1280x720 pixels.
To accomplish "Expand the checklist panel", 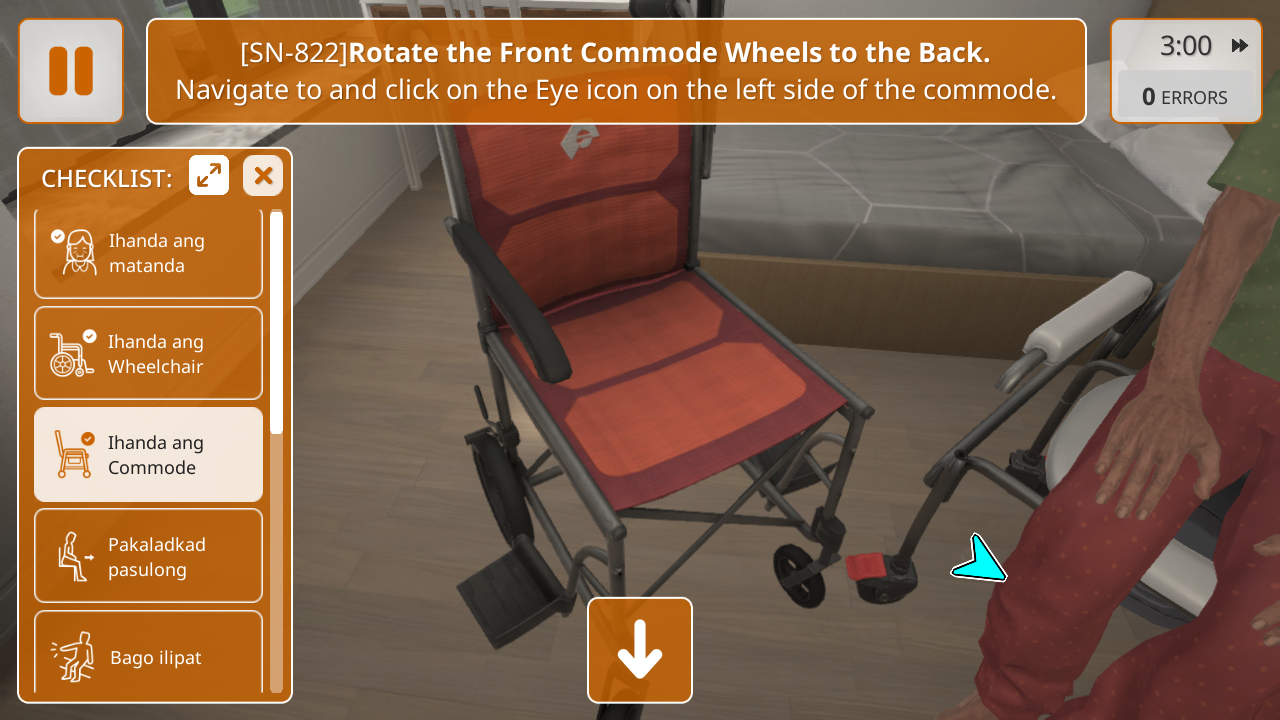I will point(209,176).
